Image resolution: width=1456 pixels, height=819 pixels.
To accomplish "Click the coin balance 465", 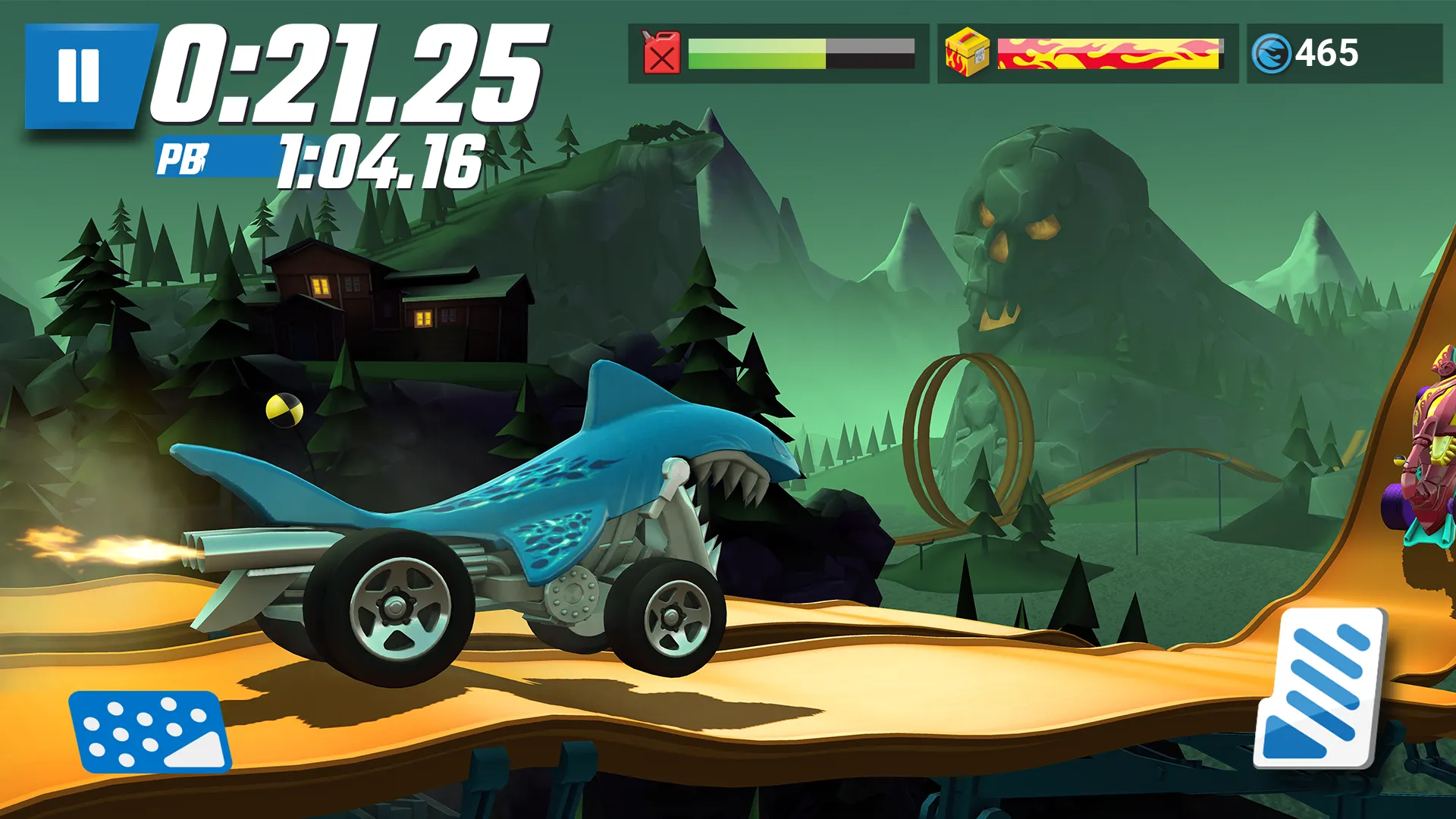I will (x=1327, y=52).
